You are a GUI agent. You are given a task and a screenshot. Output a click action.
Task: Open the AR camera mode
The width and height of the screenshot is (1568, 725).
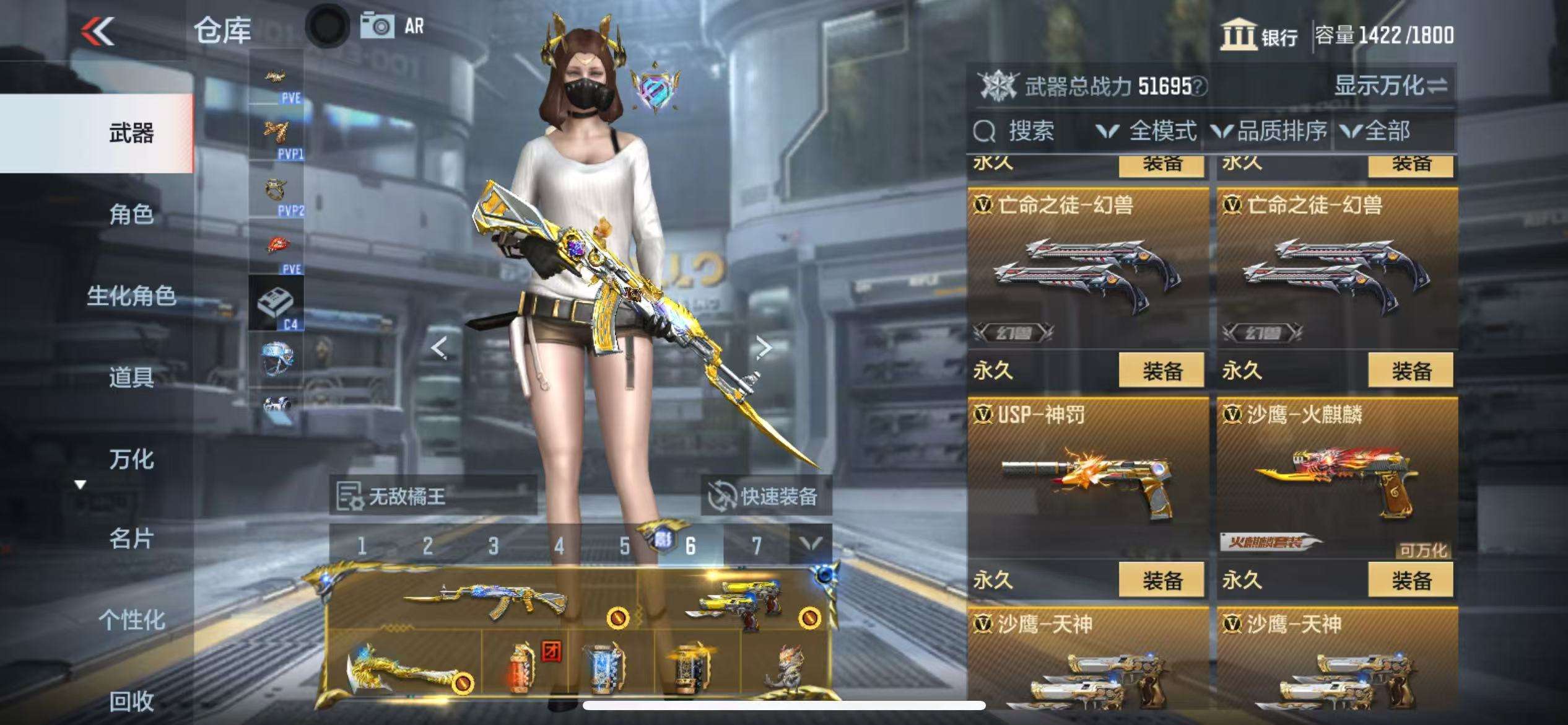[x=393, y=26]
